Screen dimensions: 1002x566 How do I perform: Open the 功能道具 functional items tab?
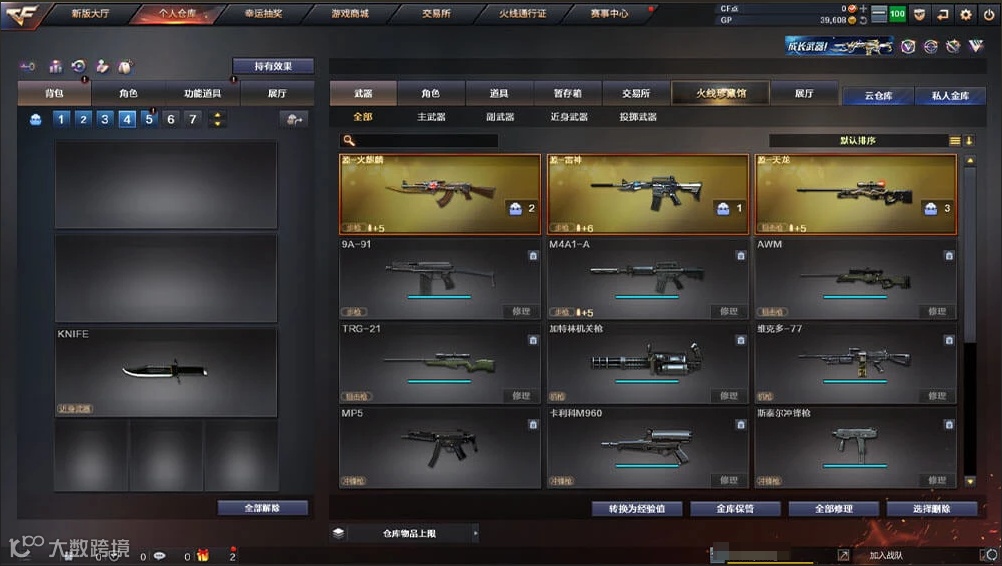click(x=202, y=93)
